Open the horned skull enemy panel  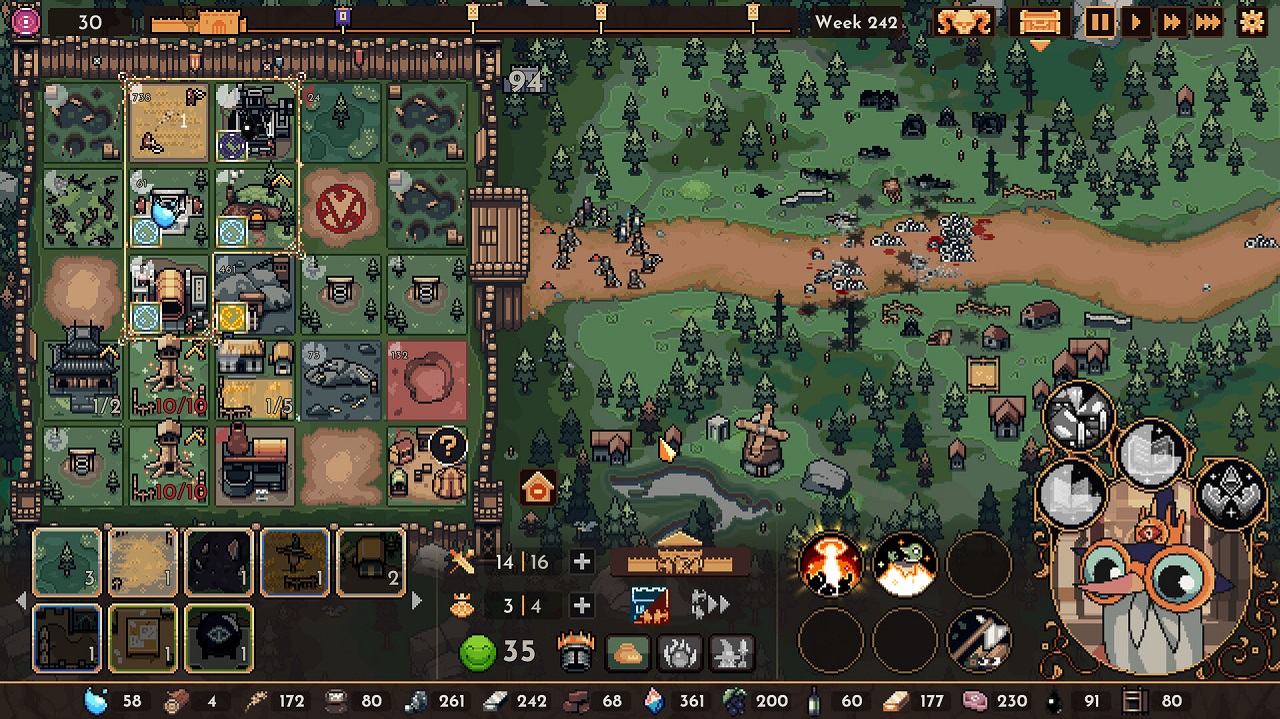pyautogui.click(x=964, y=22)
